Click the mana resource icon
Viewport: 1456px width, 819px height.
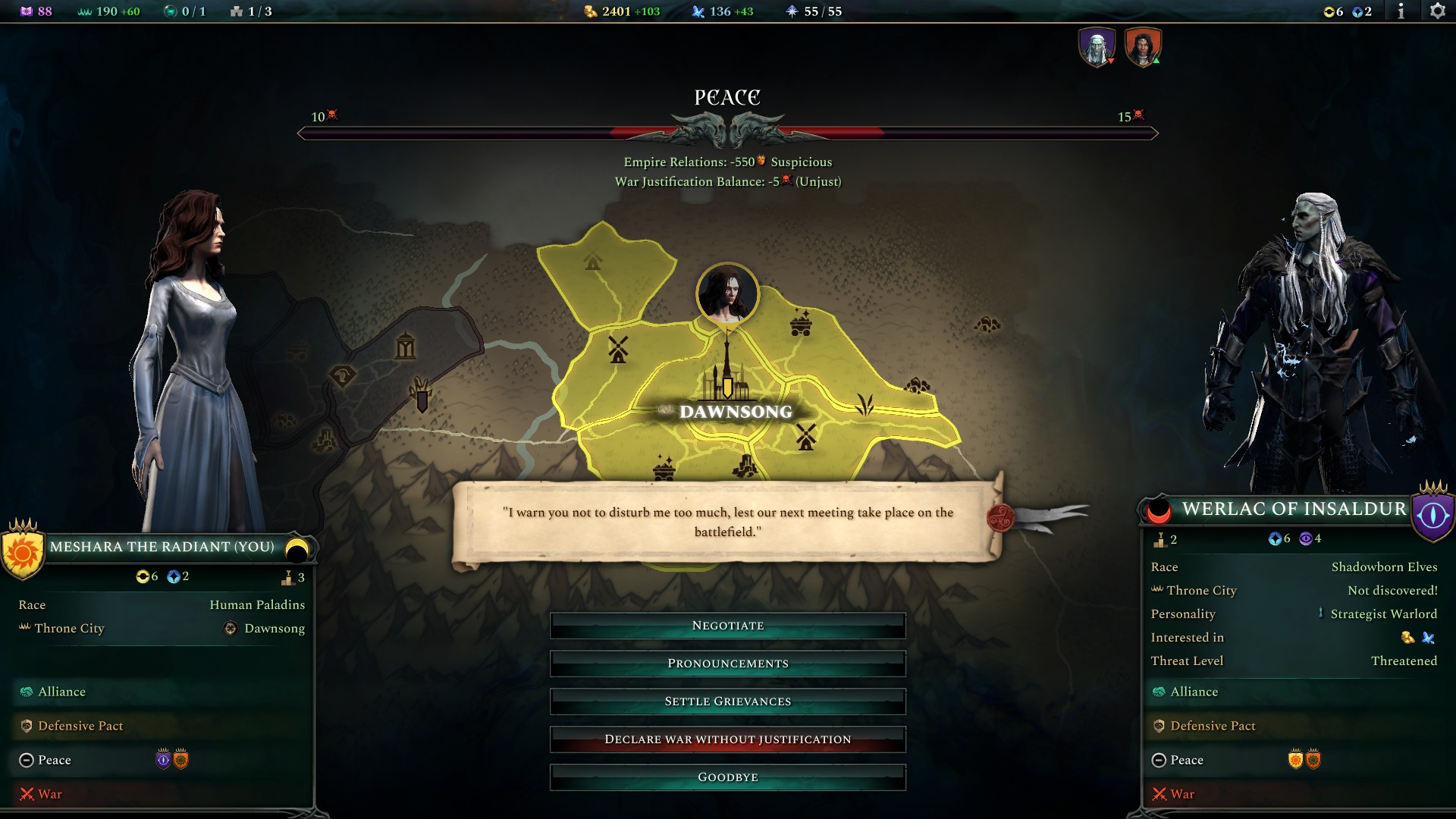click(x=699, y=11)
